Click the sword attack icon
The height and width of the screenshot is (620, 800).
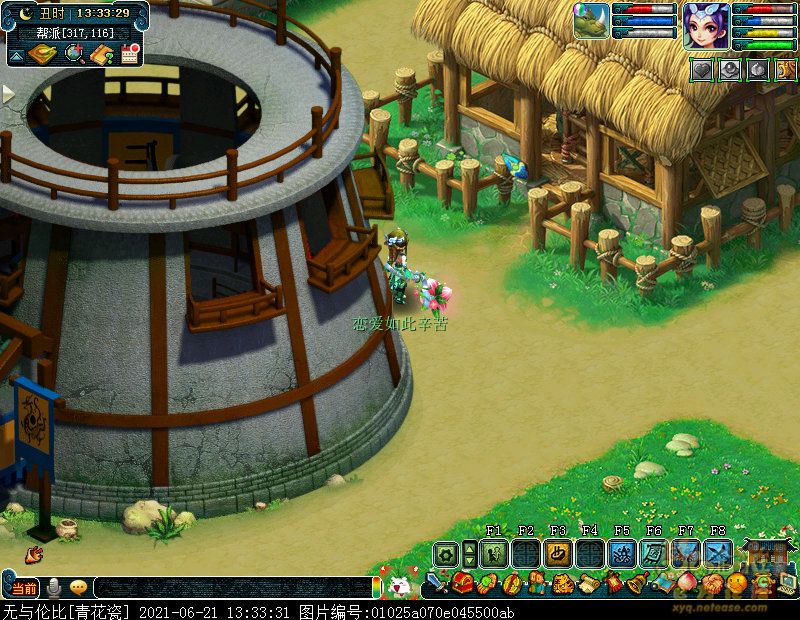click(437, 583)
